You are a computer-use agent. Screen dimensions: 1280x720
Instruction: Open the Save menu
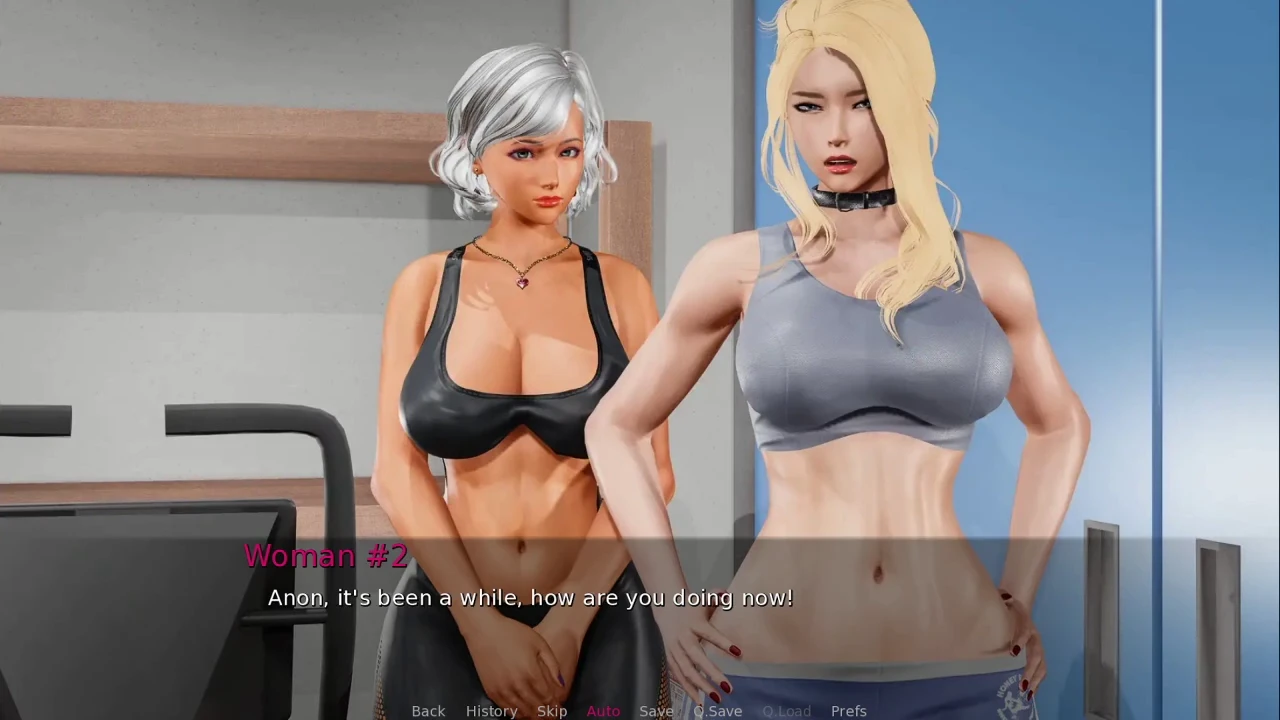coord(656,711)
